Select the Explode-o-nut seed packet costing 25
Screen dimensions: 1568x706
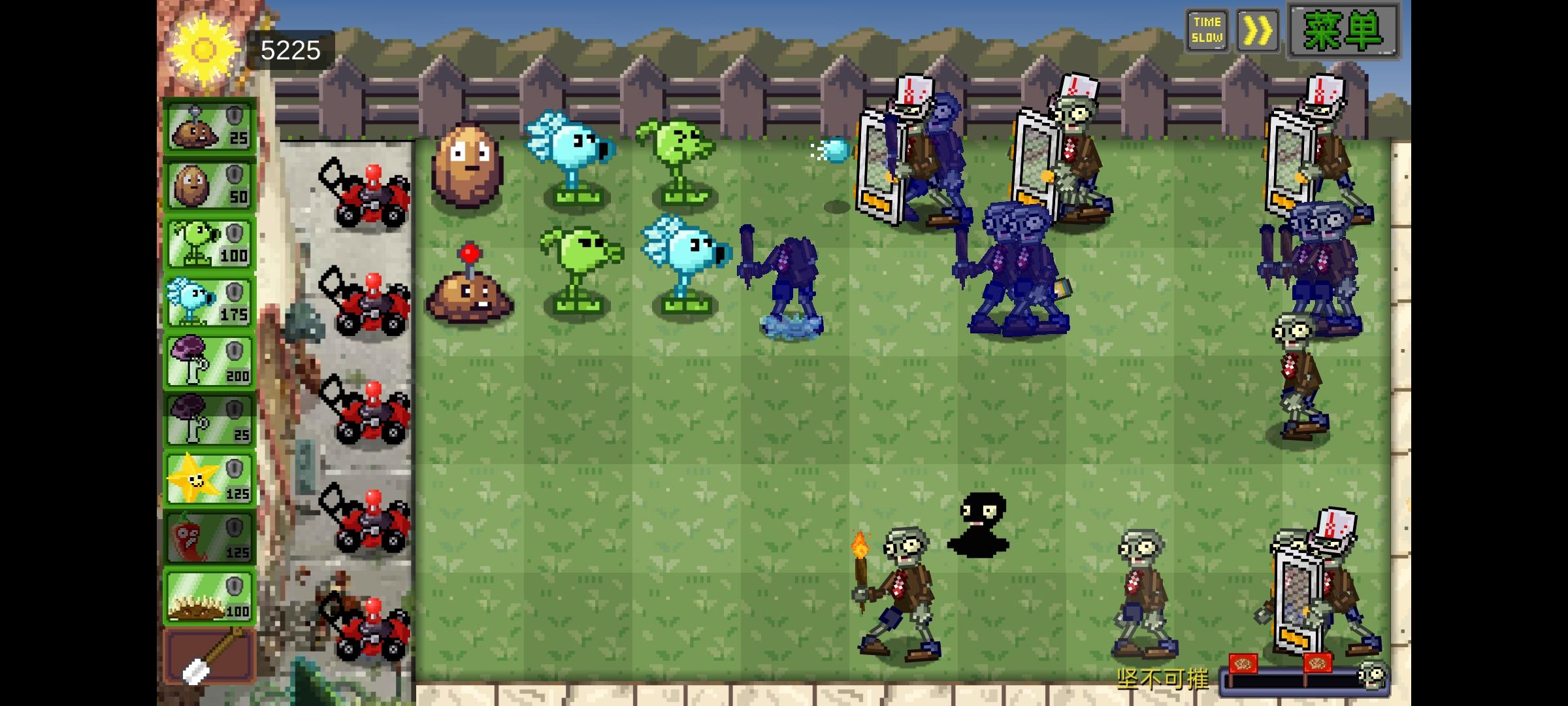(x=208, y=127)
